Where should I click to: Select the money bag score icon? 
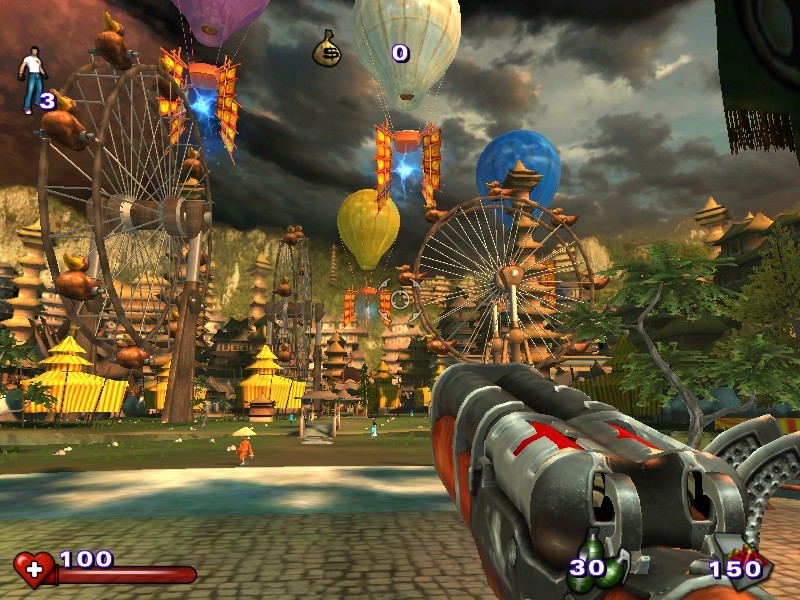[x=327, y=49]
